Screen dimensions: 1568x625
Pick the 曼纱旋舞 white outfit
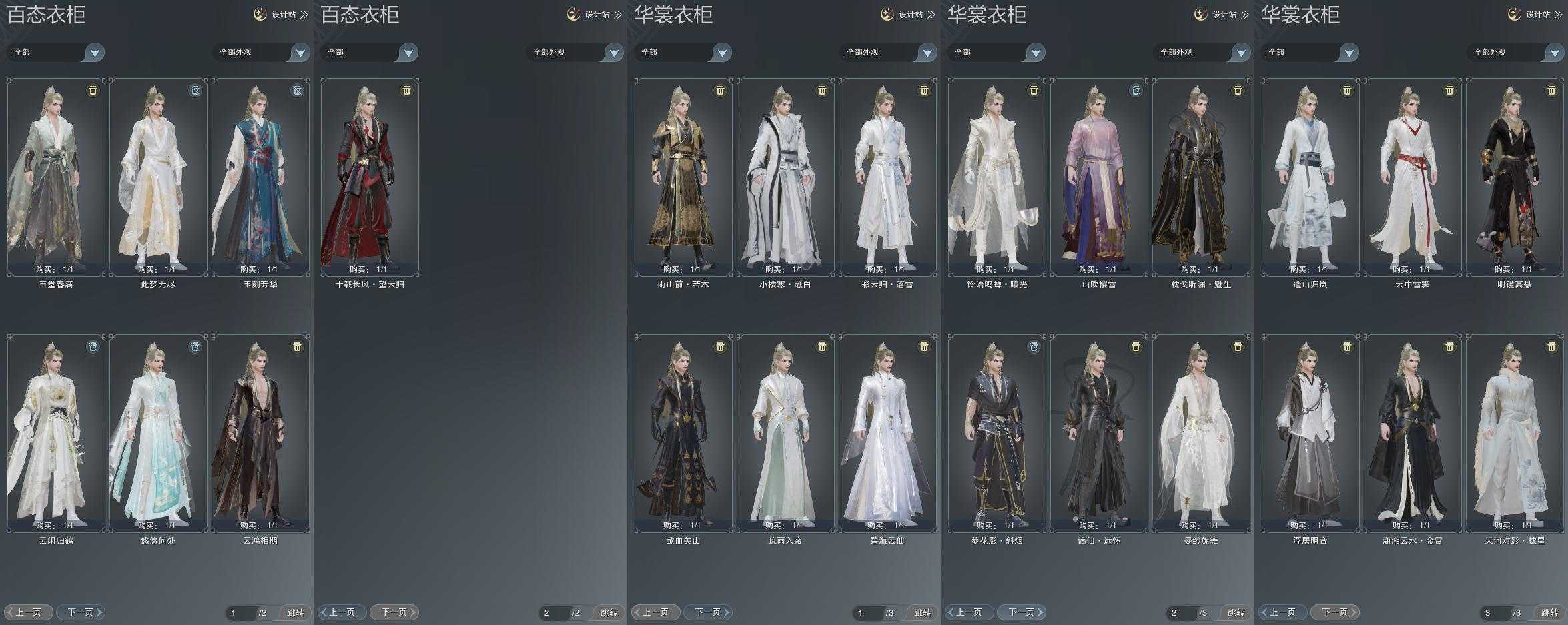1201,433
